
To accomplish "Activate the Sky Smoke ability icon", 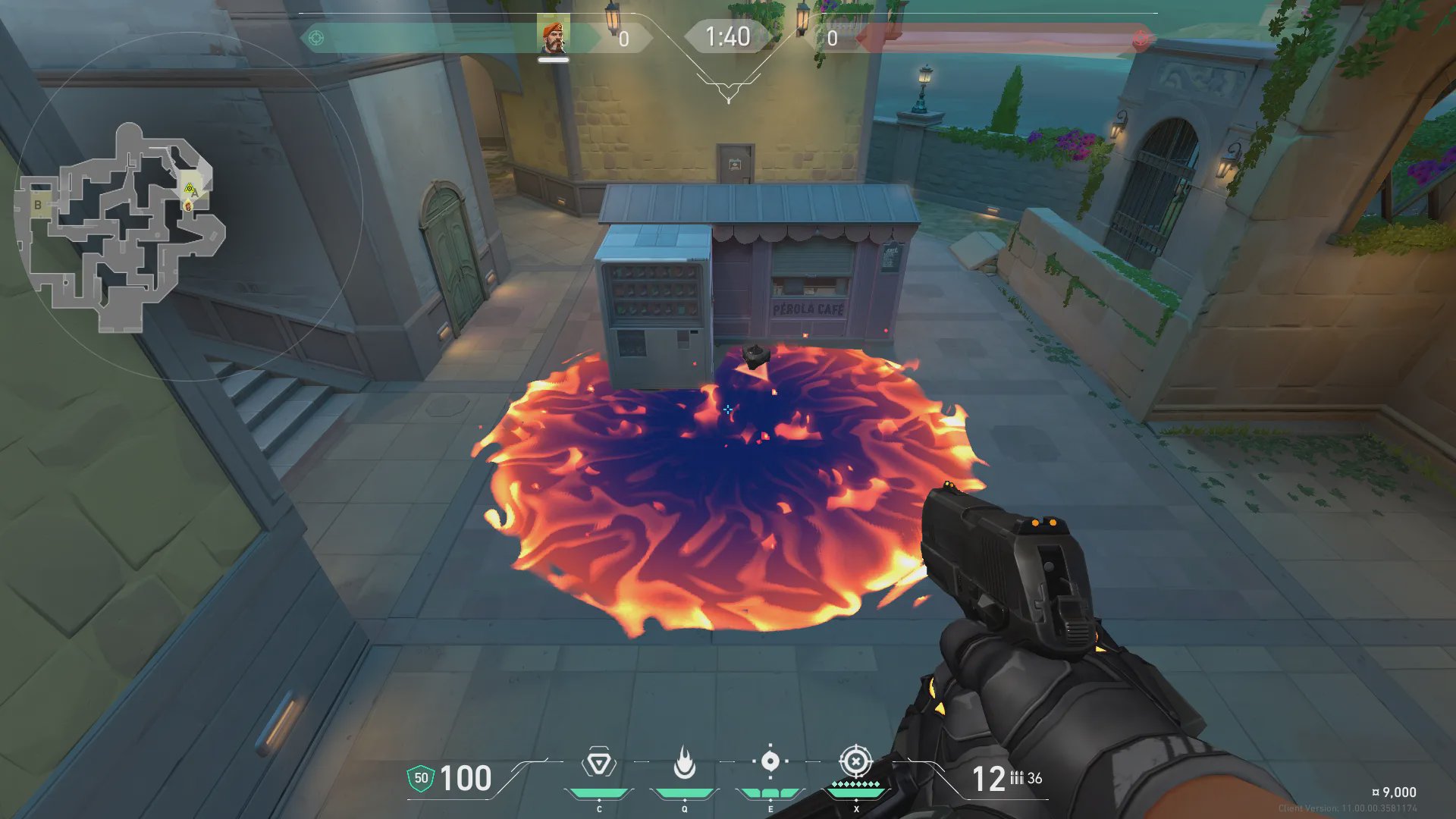I will pyautogui.click(x=770, y=761).
